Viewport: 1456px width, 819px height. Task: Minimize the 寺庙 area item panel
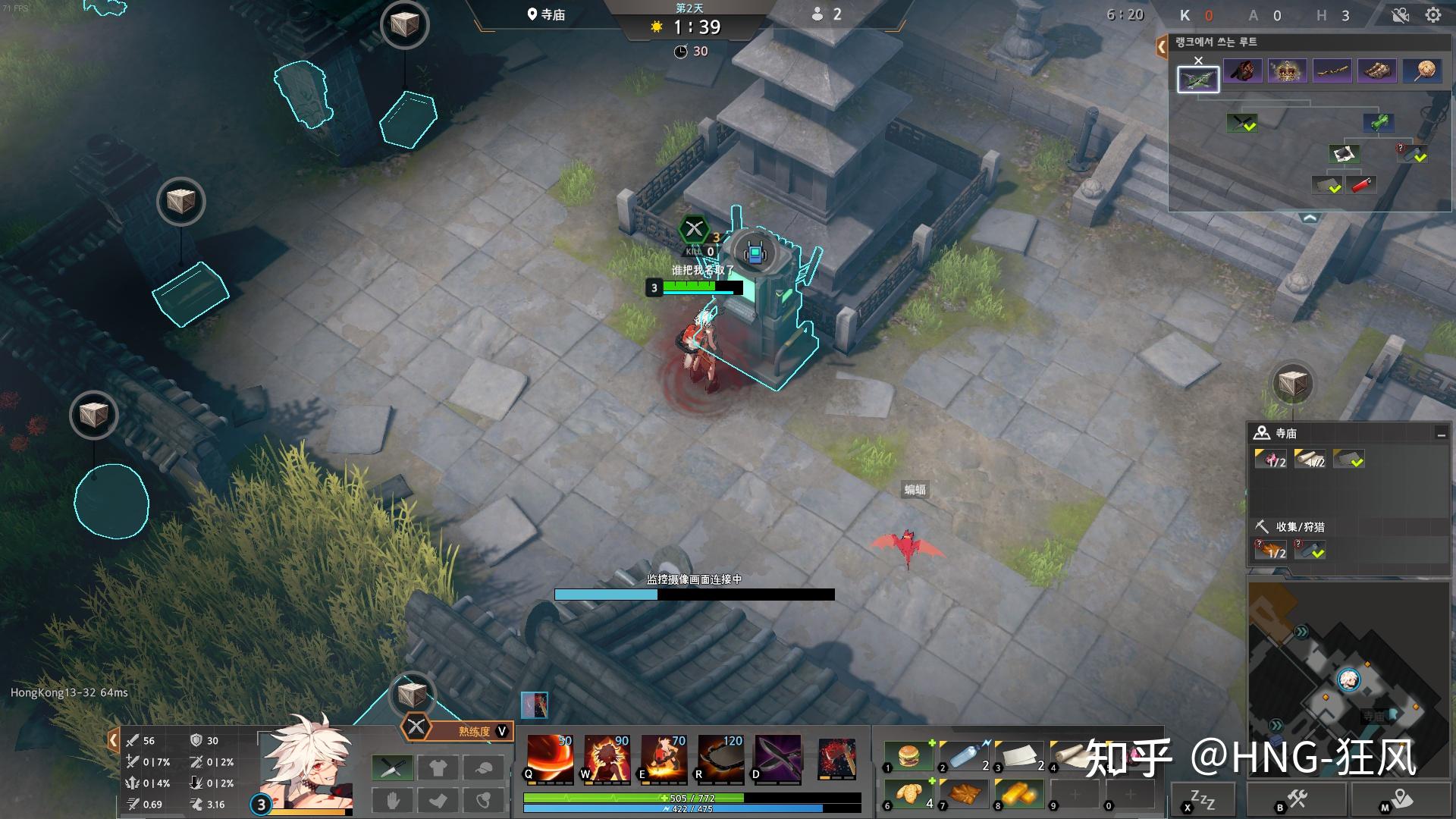point(1440,434)
